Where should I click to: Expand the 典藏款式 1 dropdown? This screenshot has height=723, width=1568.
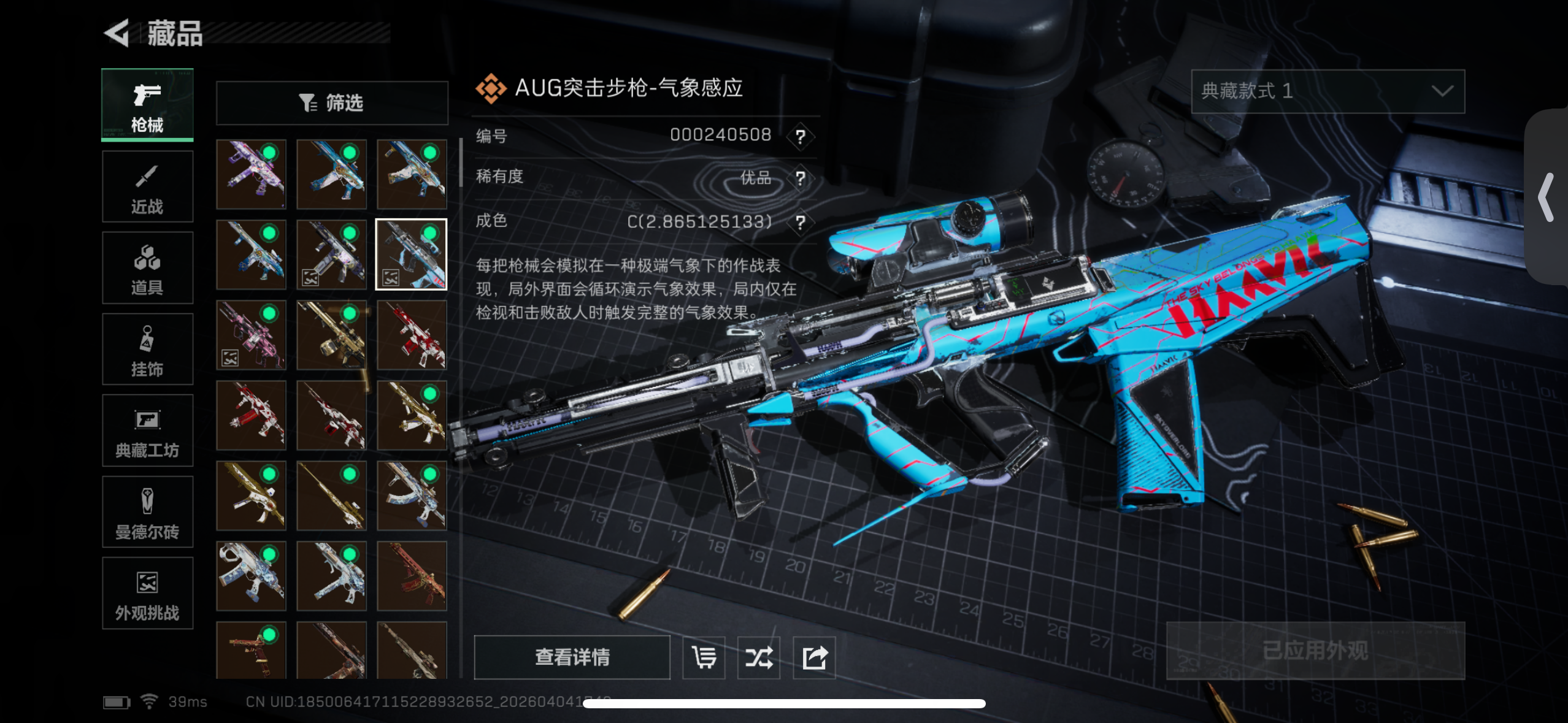point(1328,91)
